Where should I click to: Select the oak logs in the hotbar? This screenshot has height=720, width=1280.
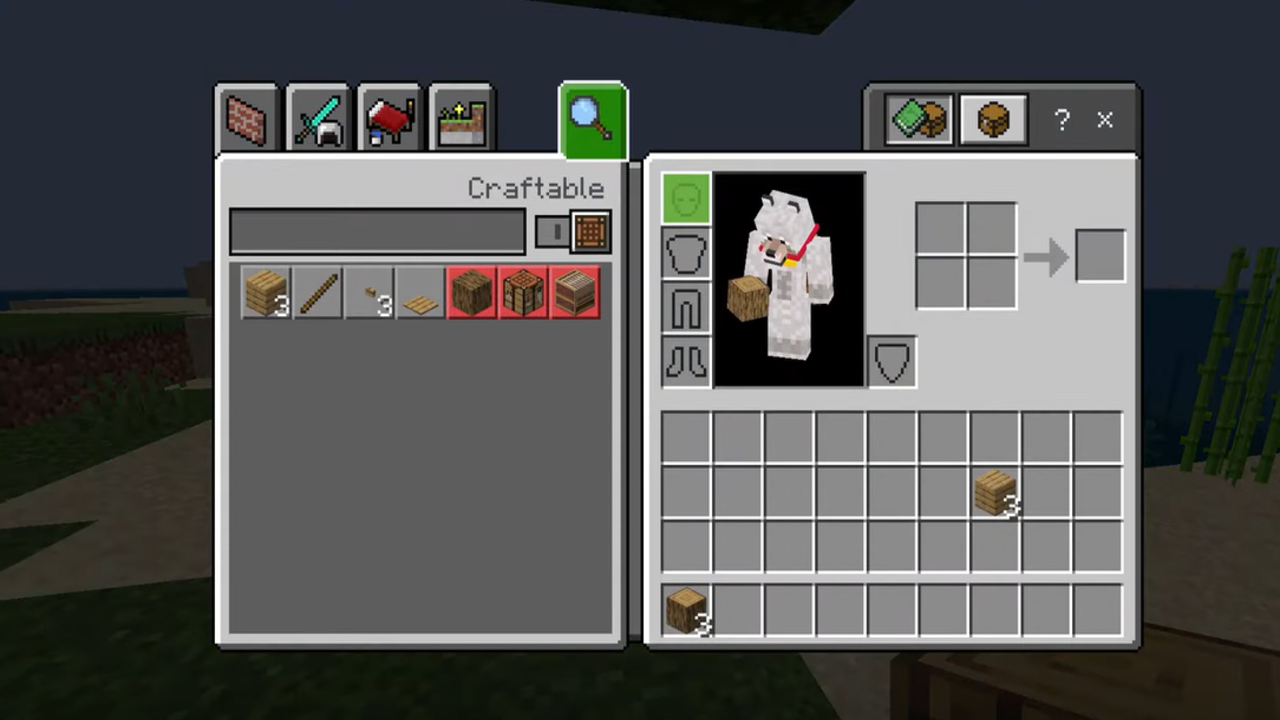686,610
